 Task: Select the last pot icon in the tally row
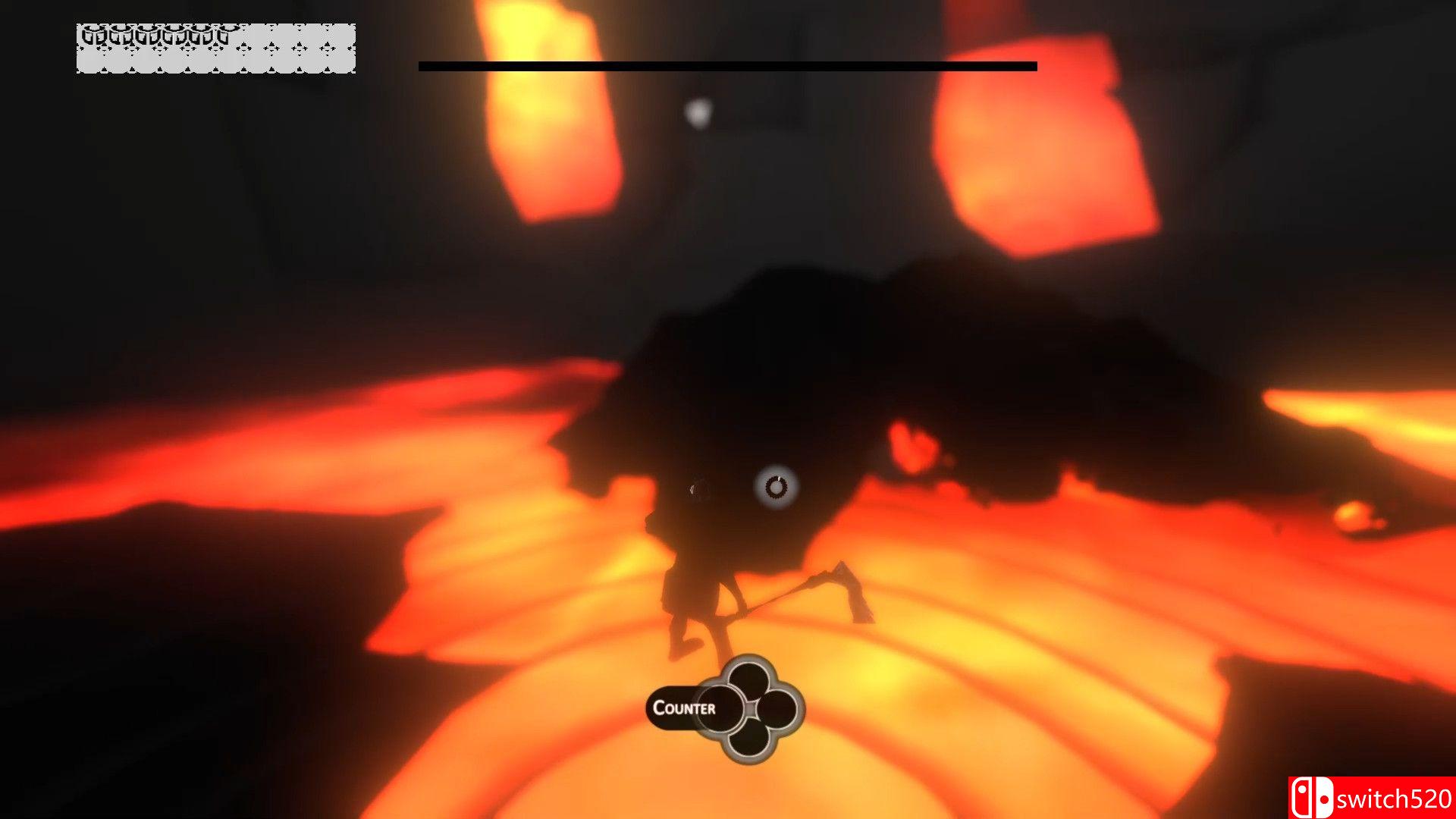coord(225,34)
